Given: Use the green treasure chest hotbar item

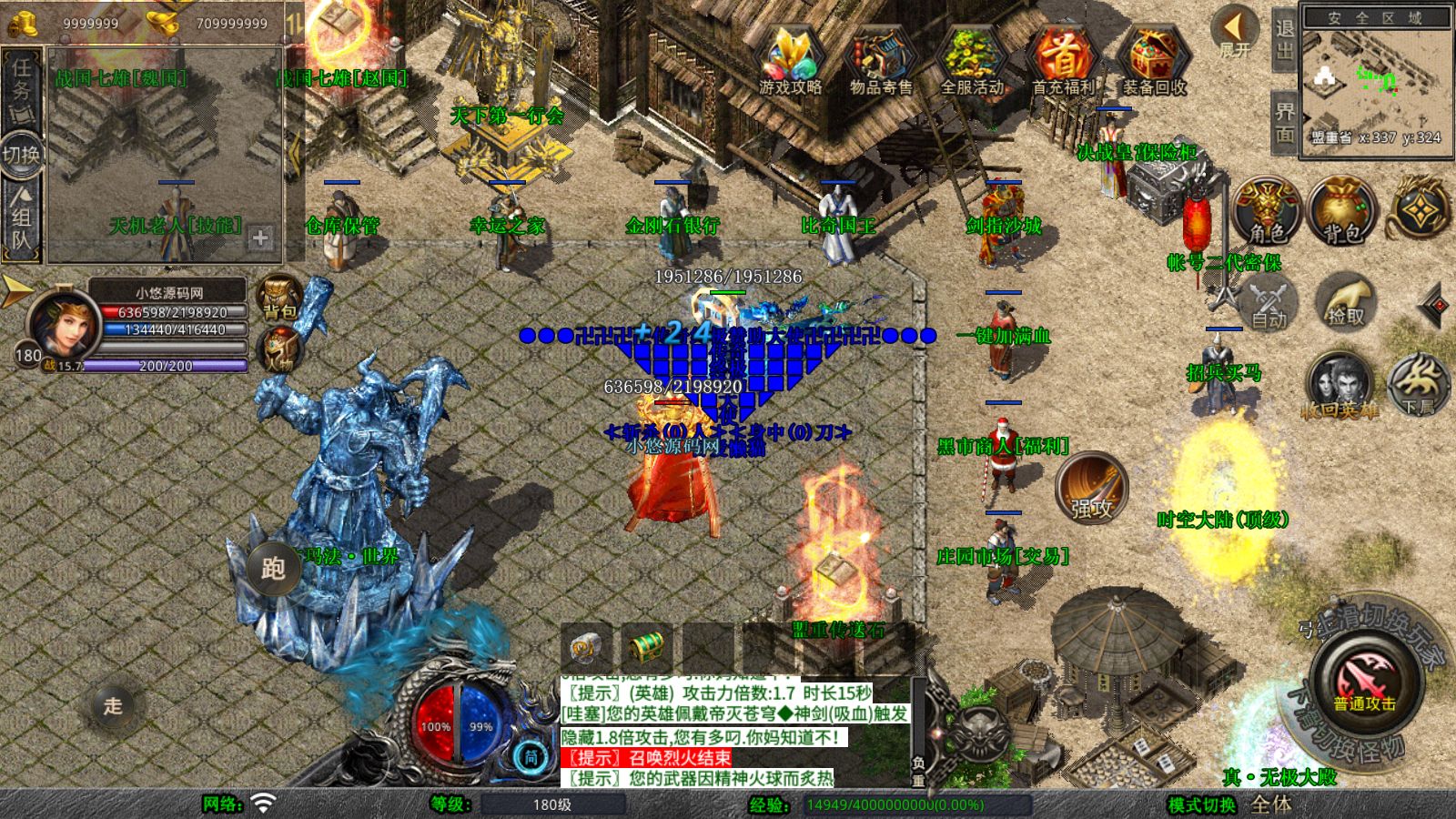Looking at the screenshot, I should point(647,648).
